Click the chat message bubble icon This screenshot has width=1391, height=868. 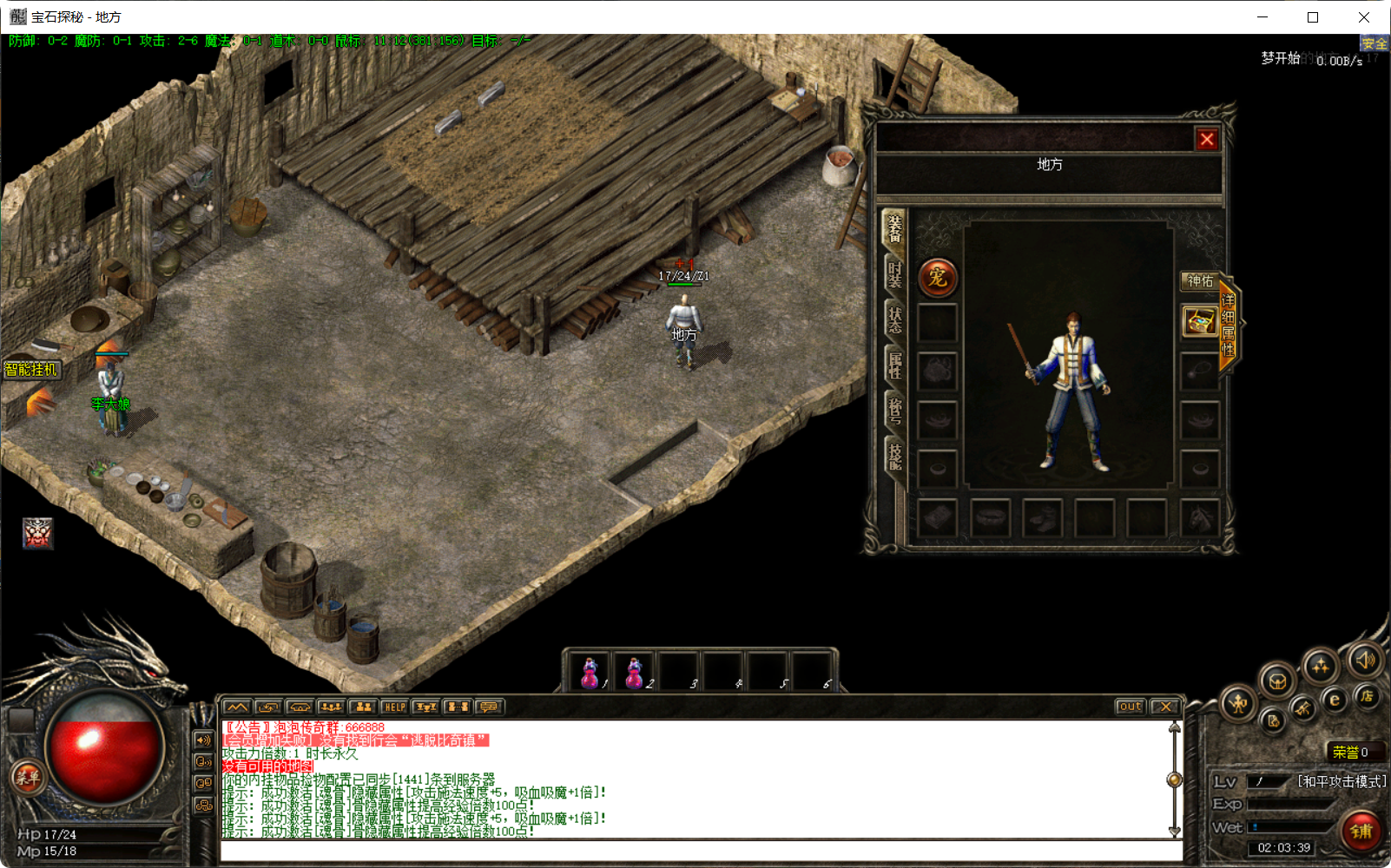click(x=489, y=707)
